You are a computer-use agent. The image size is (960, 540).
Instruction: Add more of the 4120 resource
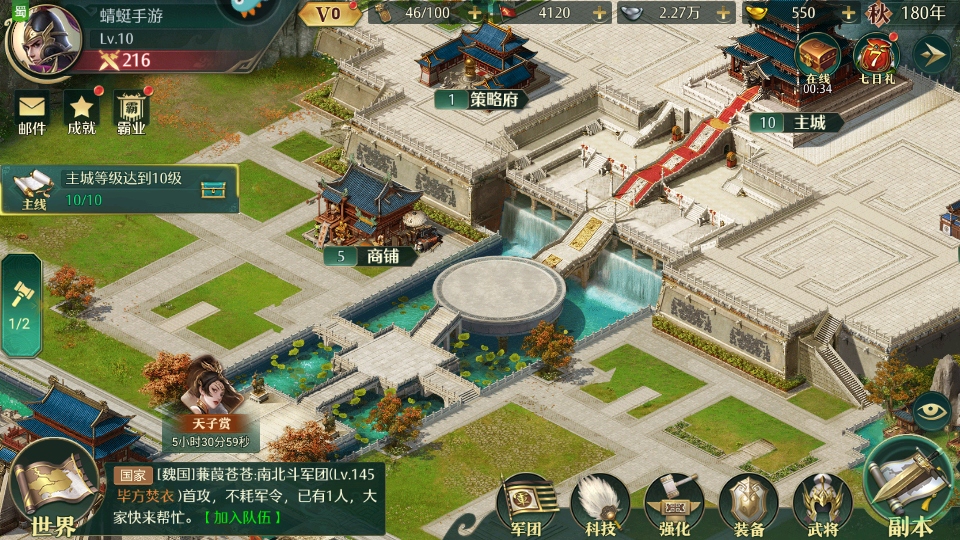(599, 14)
